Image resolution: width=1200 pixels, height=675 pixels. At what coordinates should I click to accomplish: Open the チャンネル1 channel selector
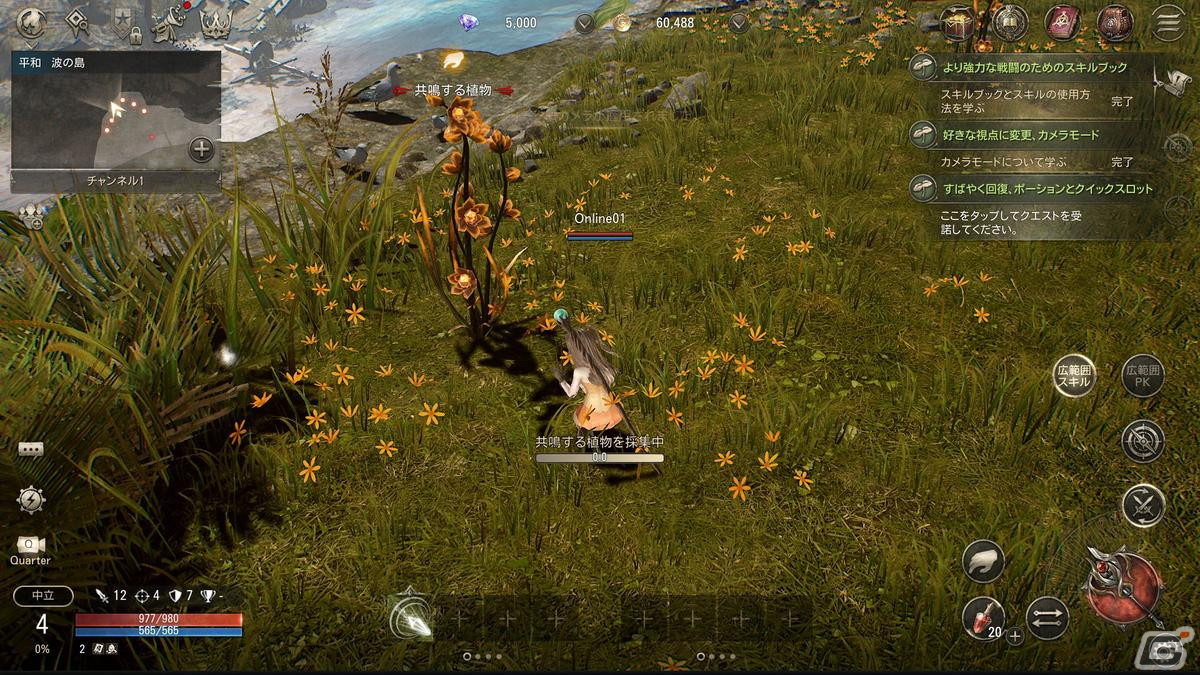point(115,181)
